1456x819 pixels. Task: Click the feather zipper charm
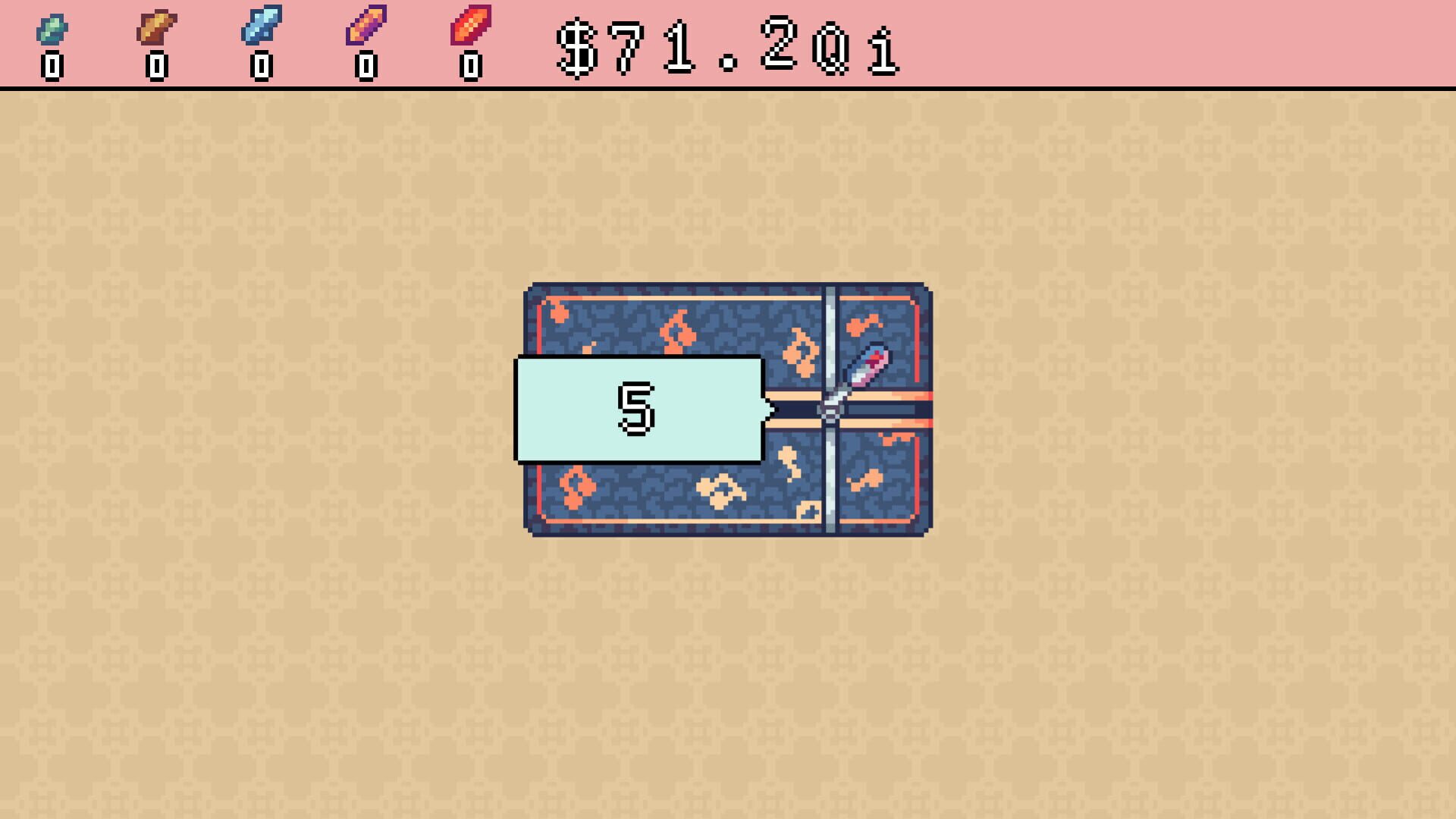pos(869,366)
